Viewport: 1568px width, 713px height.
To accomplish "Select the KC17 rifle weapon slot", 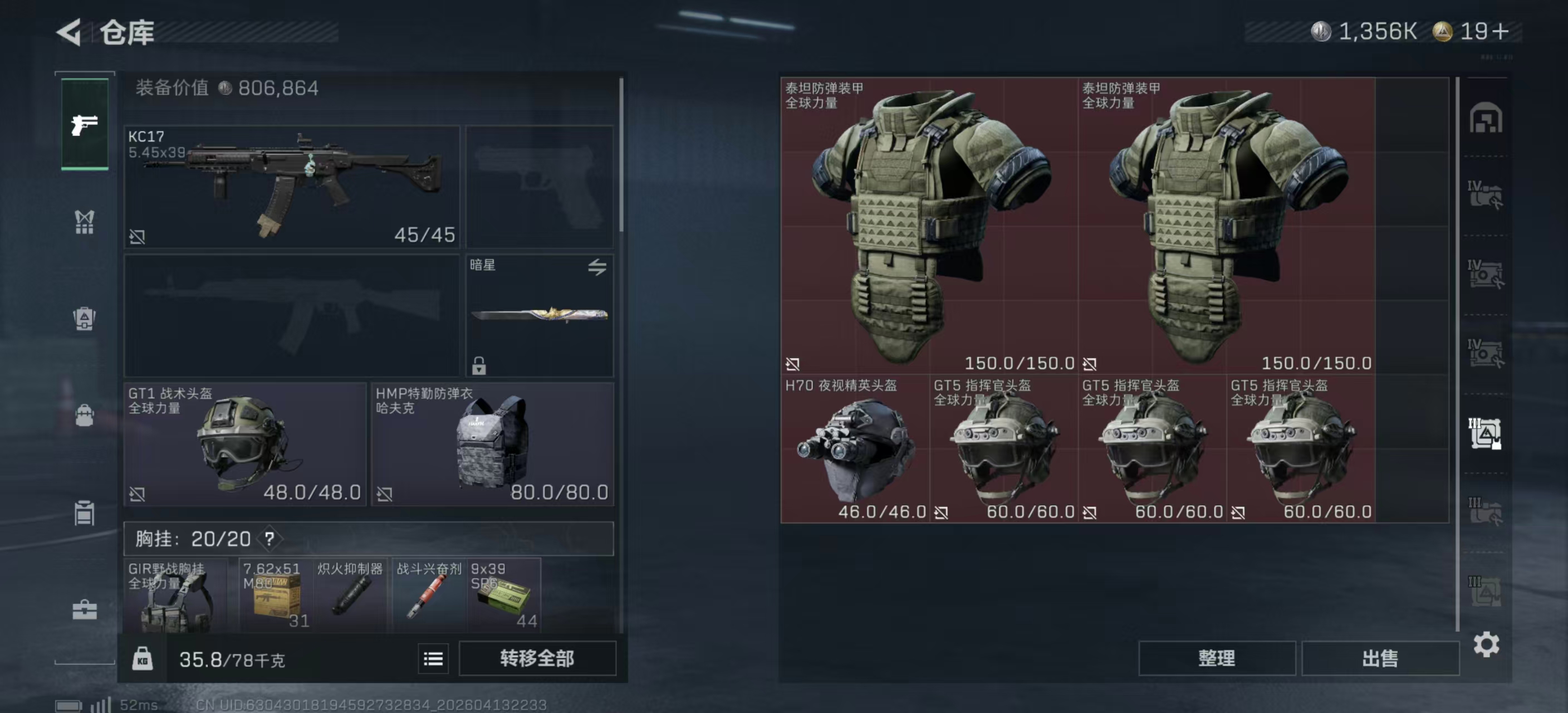I will tap(292, 186).
